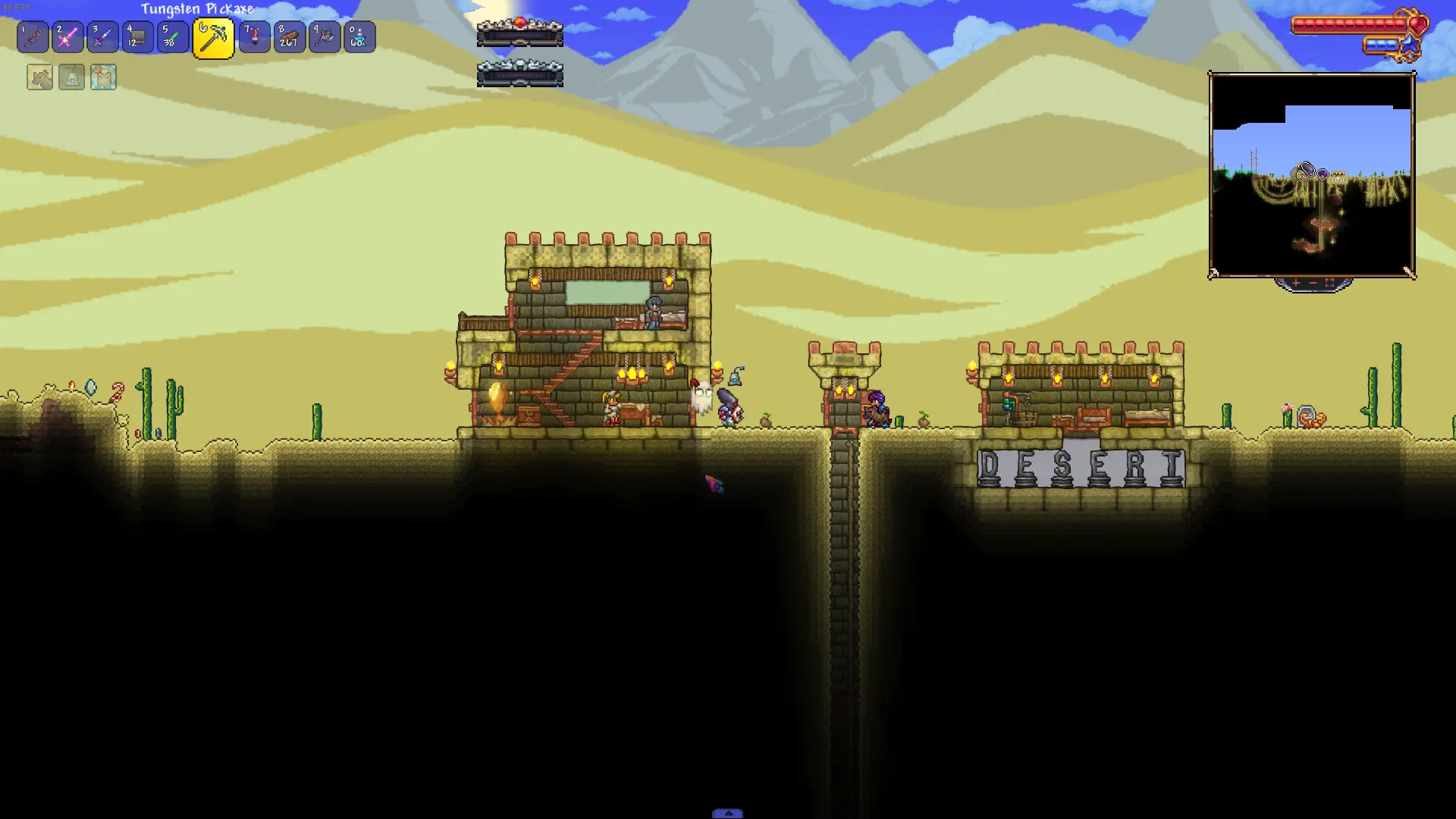Viewport: 1456px width, 819px height.
Task: Click the red-gem boss bar frame
Action: 519,33
